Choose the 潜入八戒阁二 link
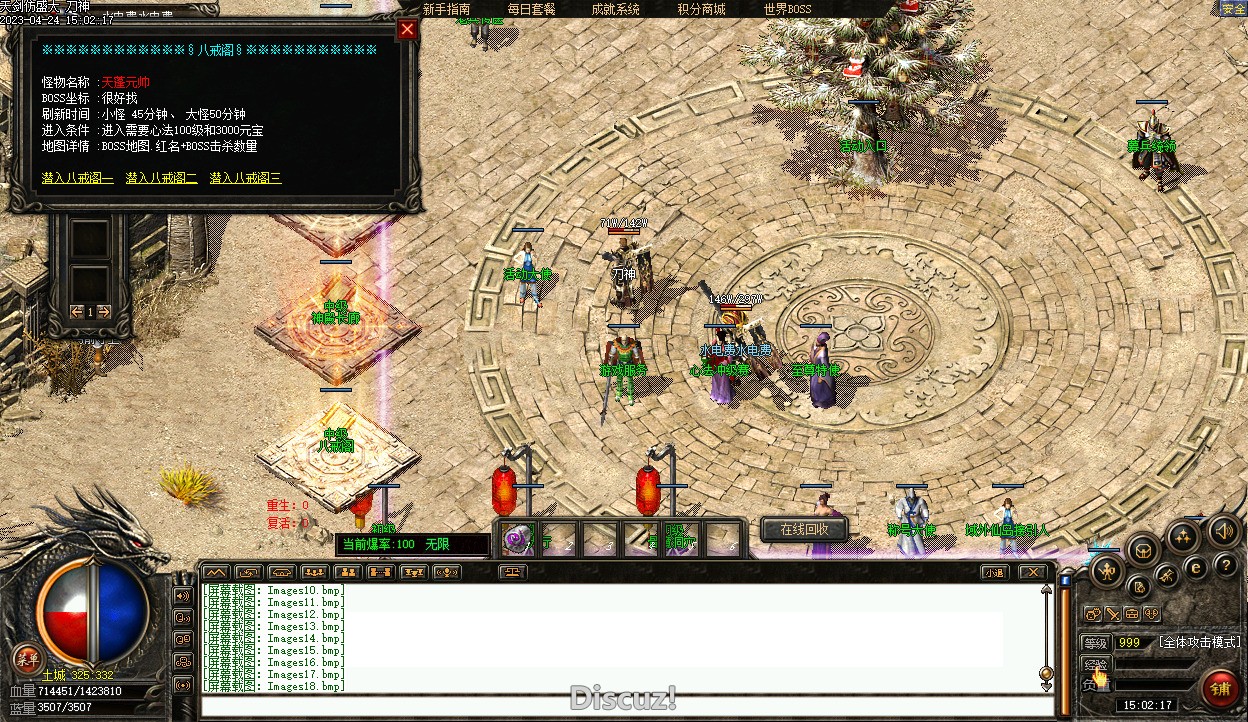Screen dimensions: 1248x722 tap(161, 178)
